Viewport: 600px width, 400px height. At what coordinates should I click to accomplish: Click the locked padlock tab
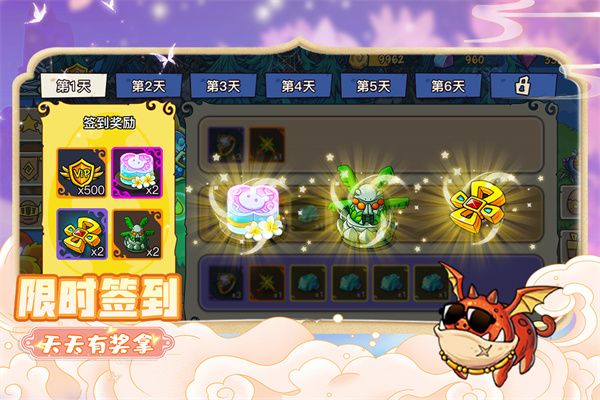click(522, 86)
